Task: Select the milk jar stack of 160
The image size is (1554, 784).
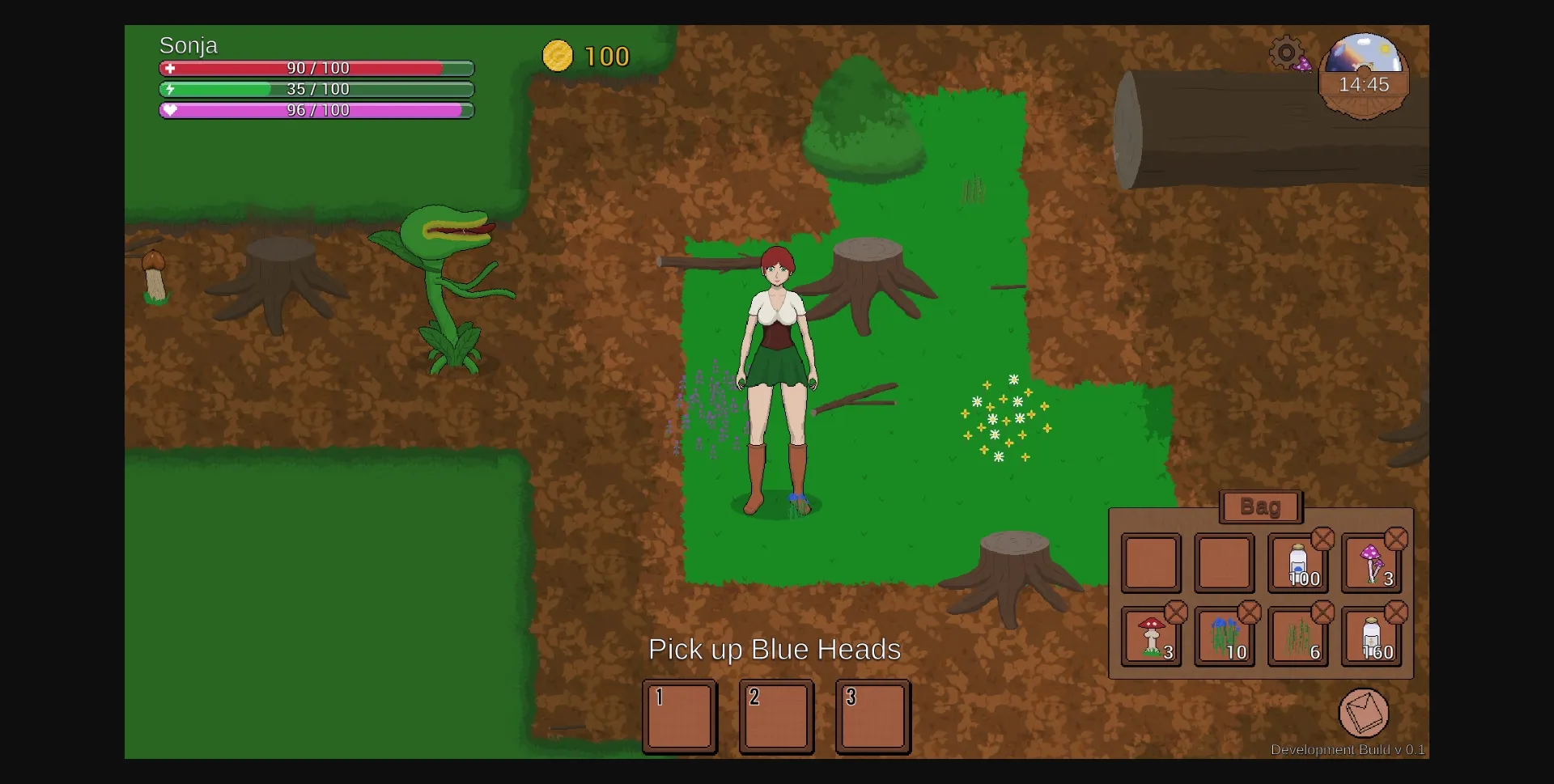Action: click(x=1373, y=637)
